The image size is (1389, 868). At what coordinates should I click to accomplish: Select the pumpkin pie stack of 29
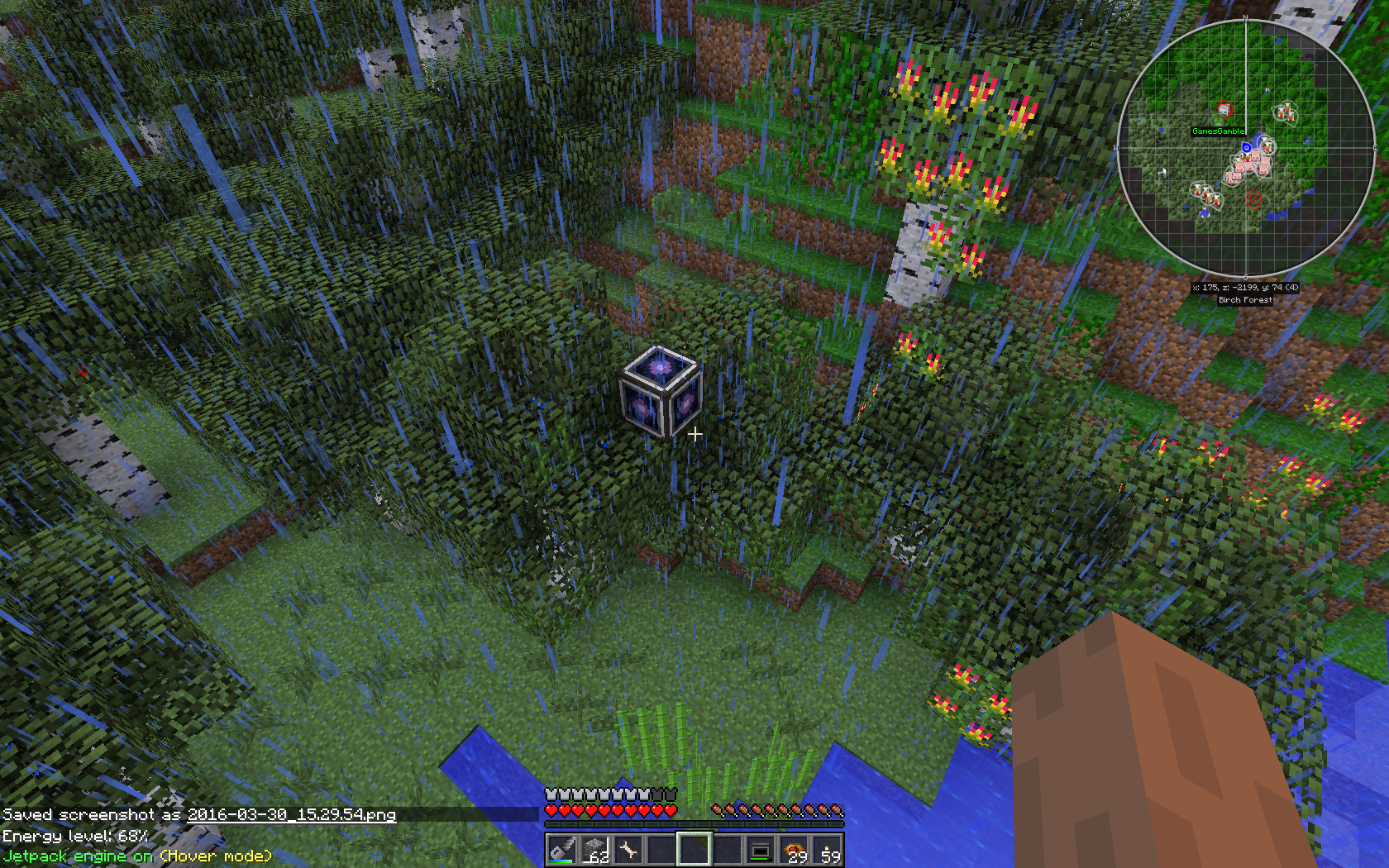795,850
